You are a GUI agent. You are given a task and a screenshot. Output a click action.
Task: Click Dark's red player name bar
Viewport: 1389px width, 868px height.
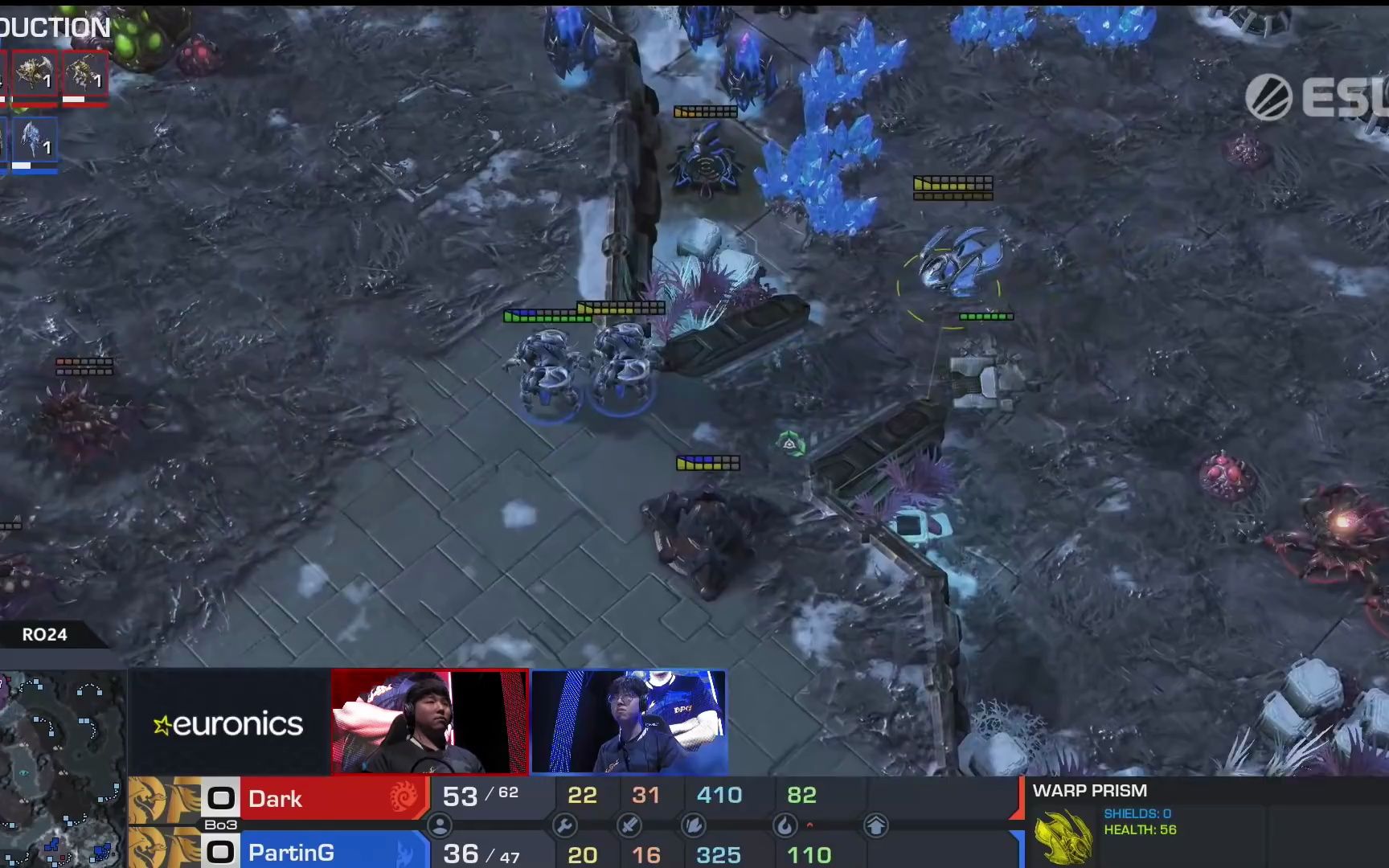coord(333,798)
